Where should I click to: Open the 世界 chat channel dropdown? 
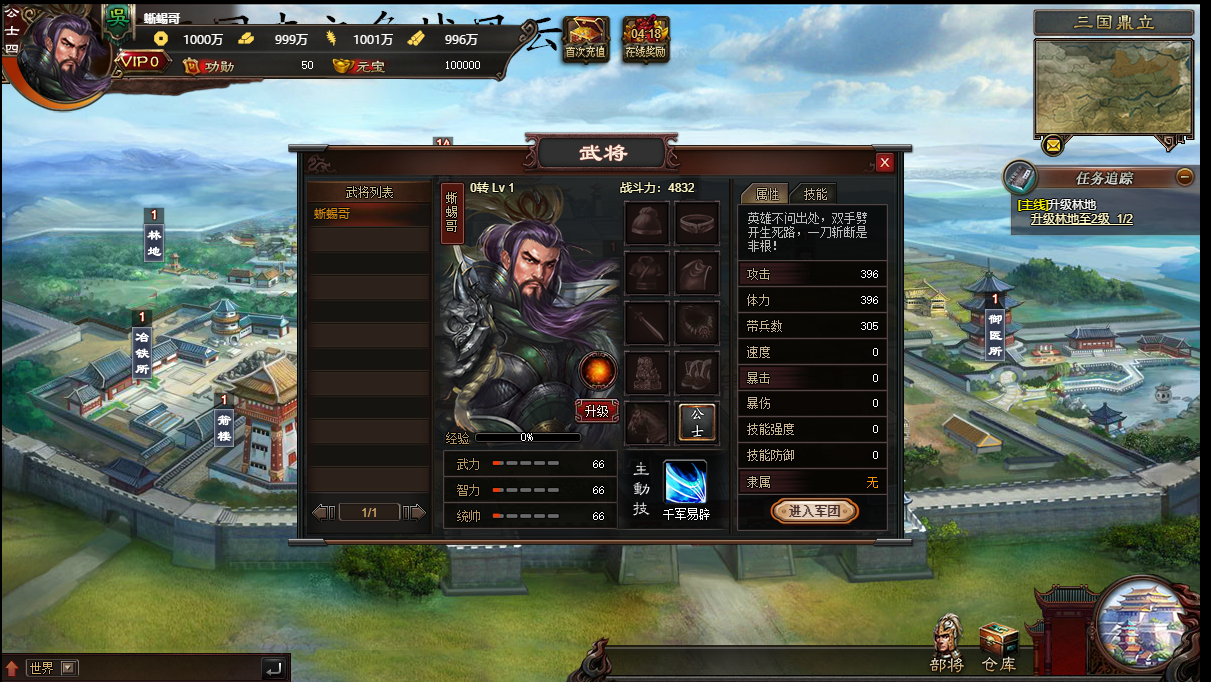tap(68, 668)
